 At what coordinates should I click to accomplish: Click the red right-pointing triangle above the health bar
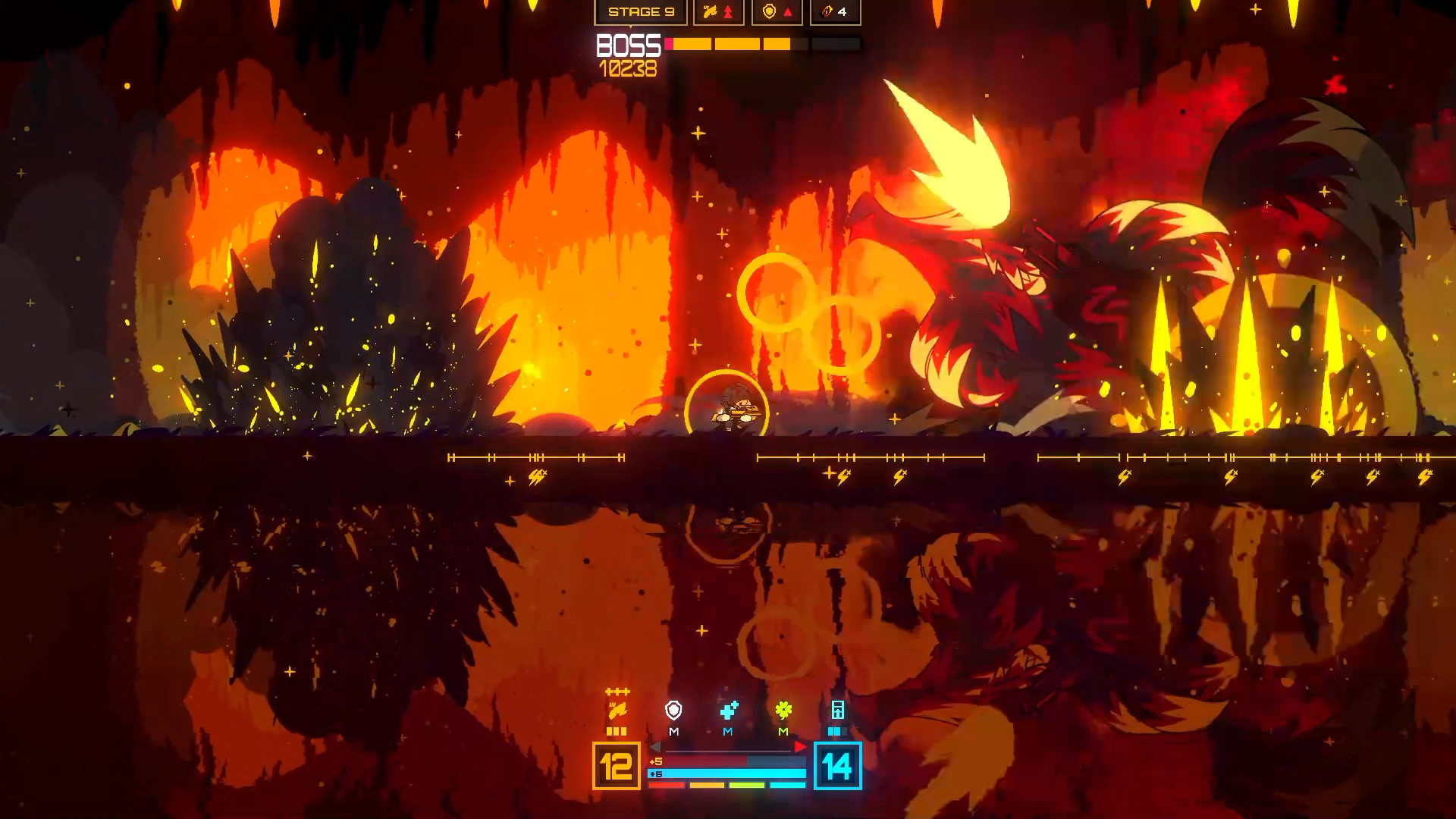[x=800, y=746]
